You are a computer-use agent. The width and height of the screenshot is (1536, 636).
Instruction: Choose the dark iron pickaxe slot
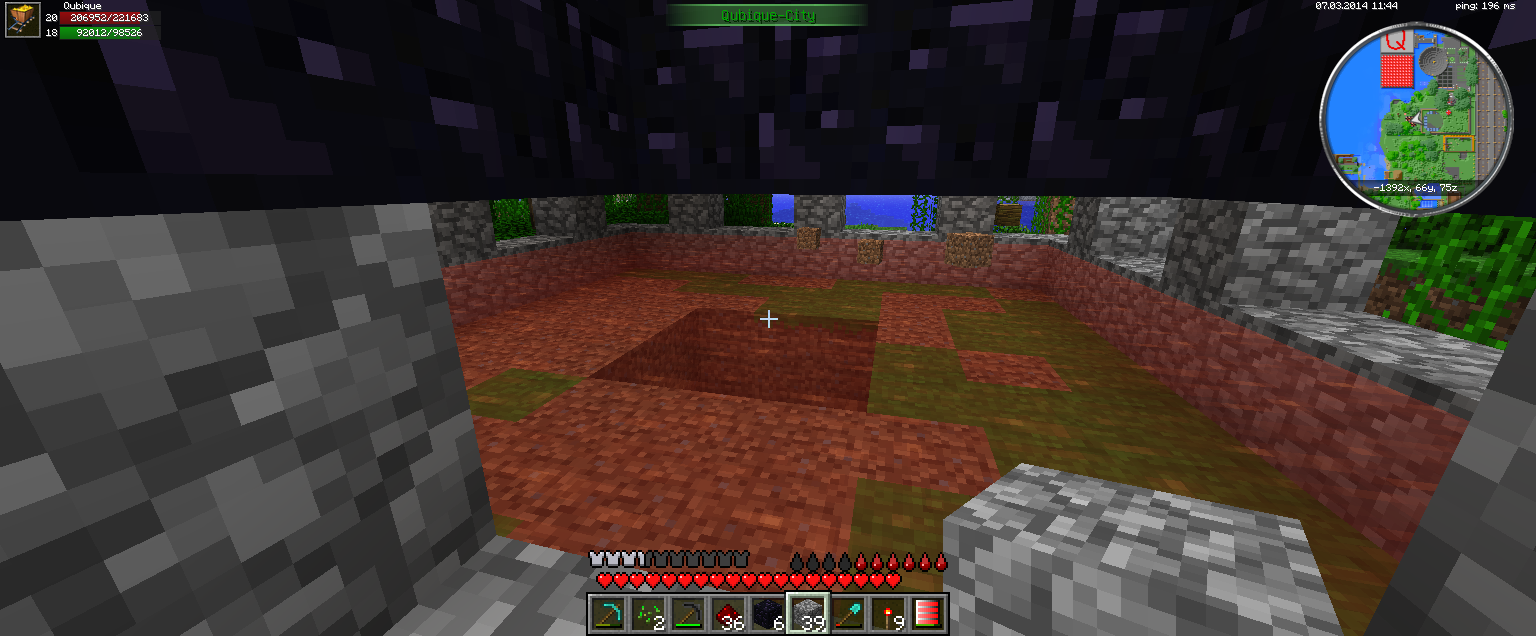point(687,614)
